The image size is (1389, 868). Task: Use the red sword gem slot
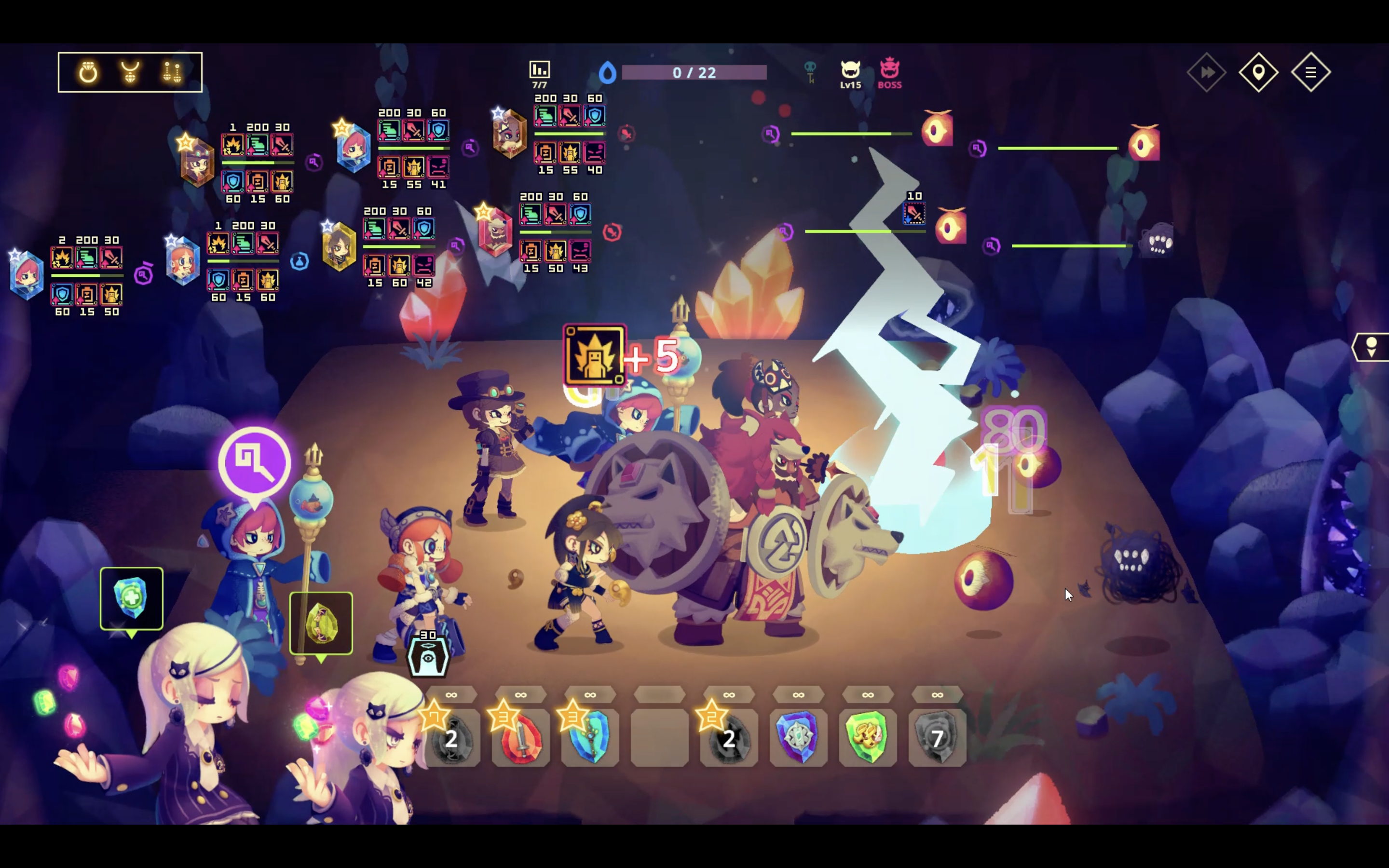coord(520,738)
